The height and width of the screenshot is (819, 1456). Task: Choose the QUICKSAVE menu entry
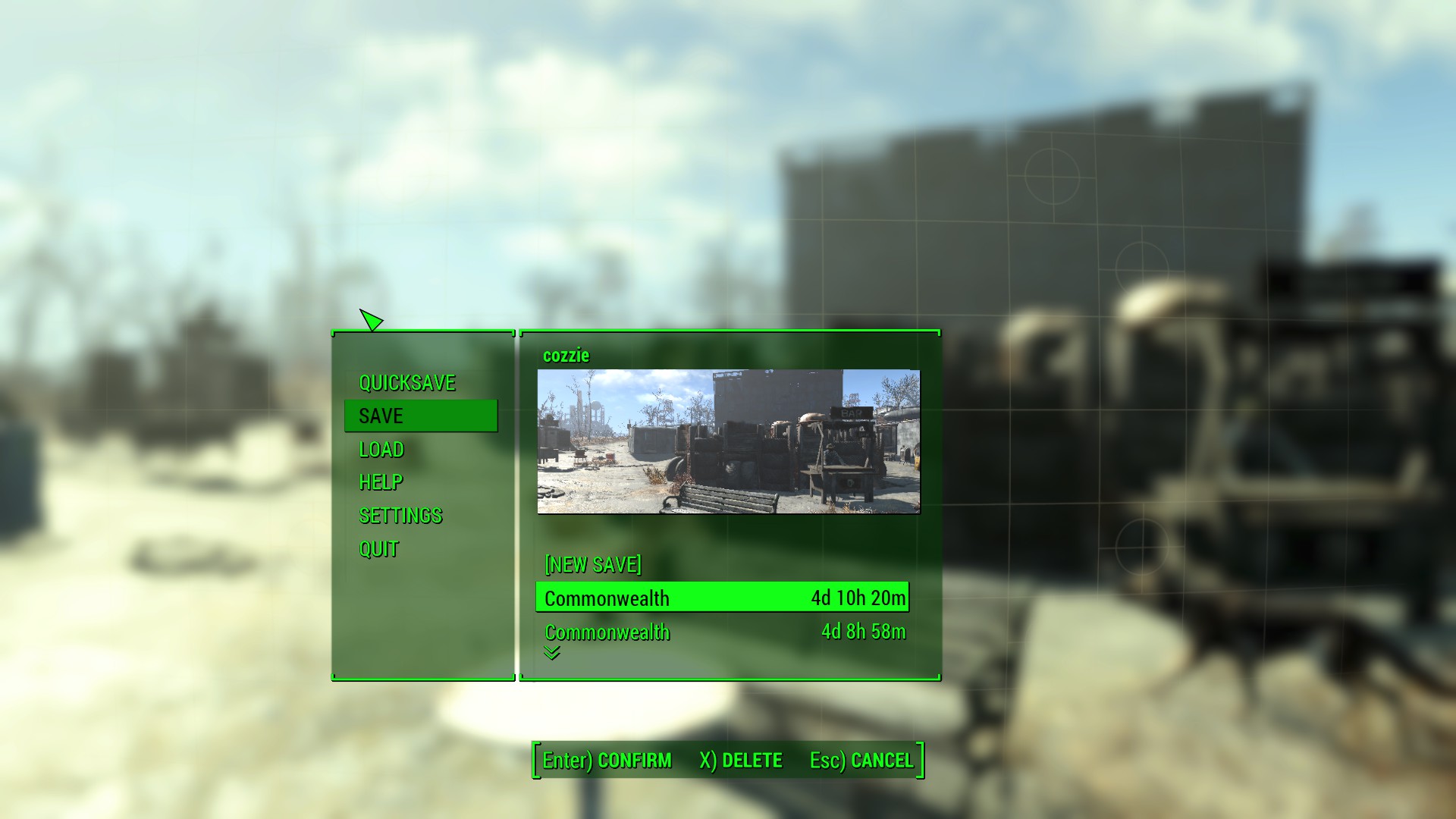click(x=407, y=383)
